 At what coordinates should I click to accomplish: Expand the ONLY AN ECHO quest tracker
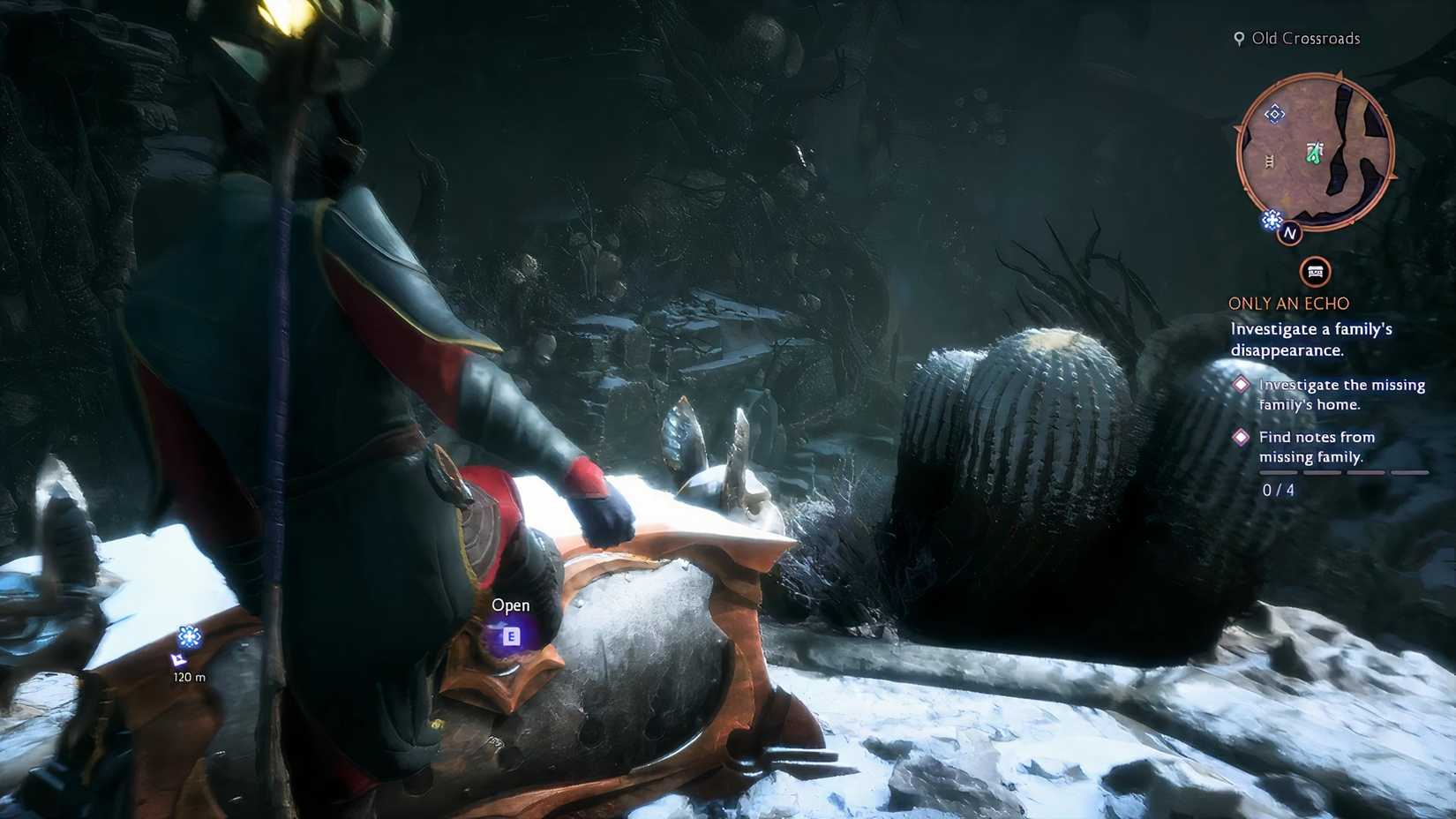coord(1287,303)
